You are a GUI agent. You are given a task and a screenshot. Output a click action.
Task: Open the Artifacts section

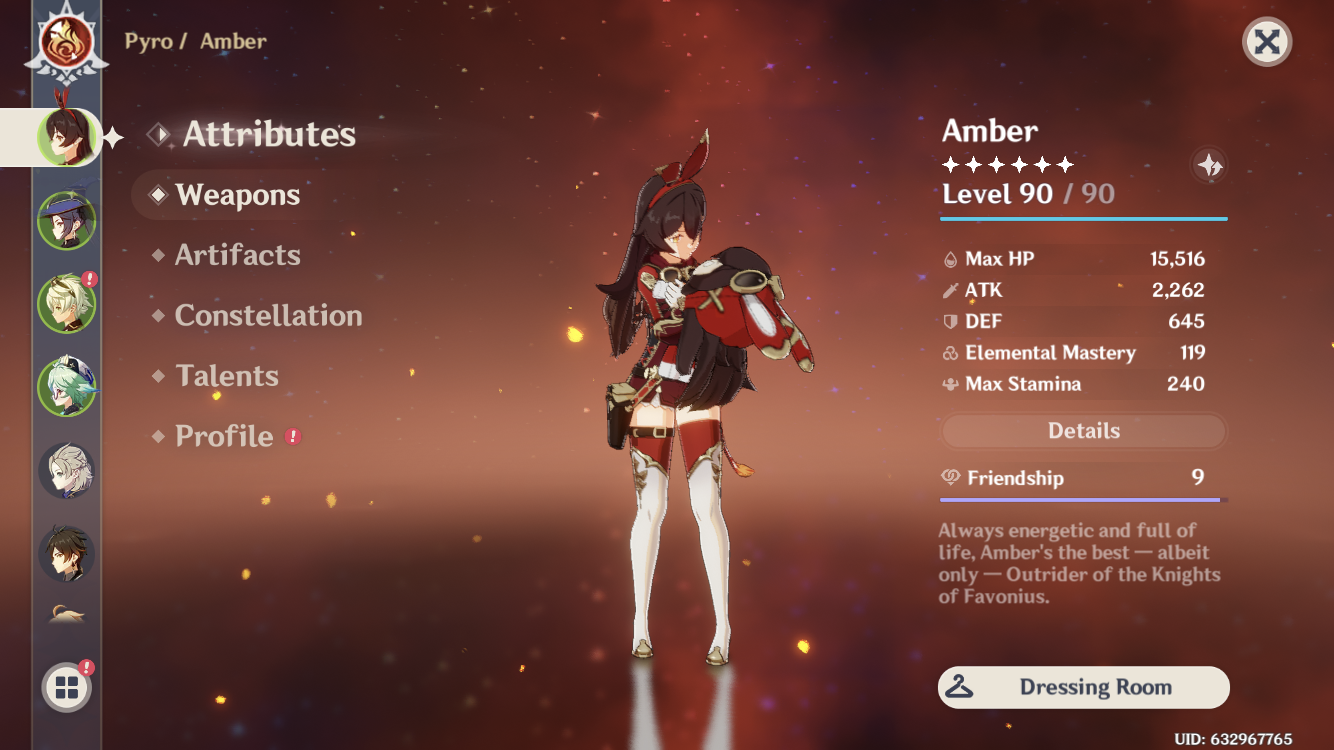238,255
